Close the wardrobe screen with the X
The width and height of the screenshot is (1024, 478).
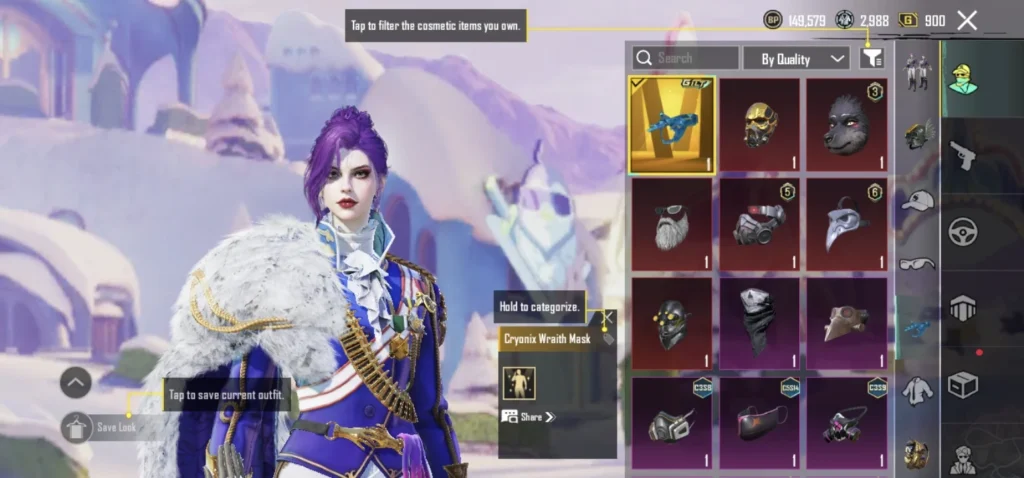pyautogui.click(x=967, y=20)
